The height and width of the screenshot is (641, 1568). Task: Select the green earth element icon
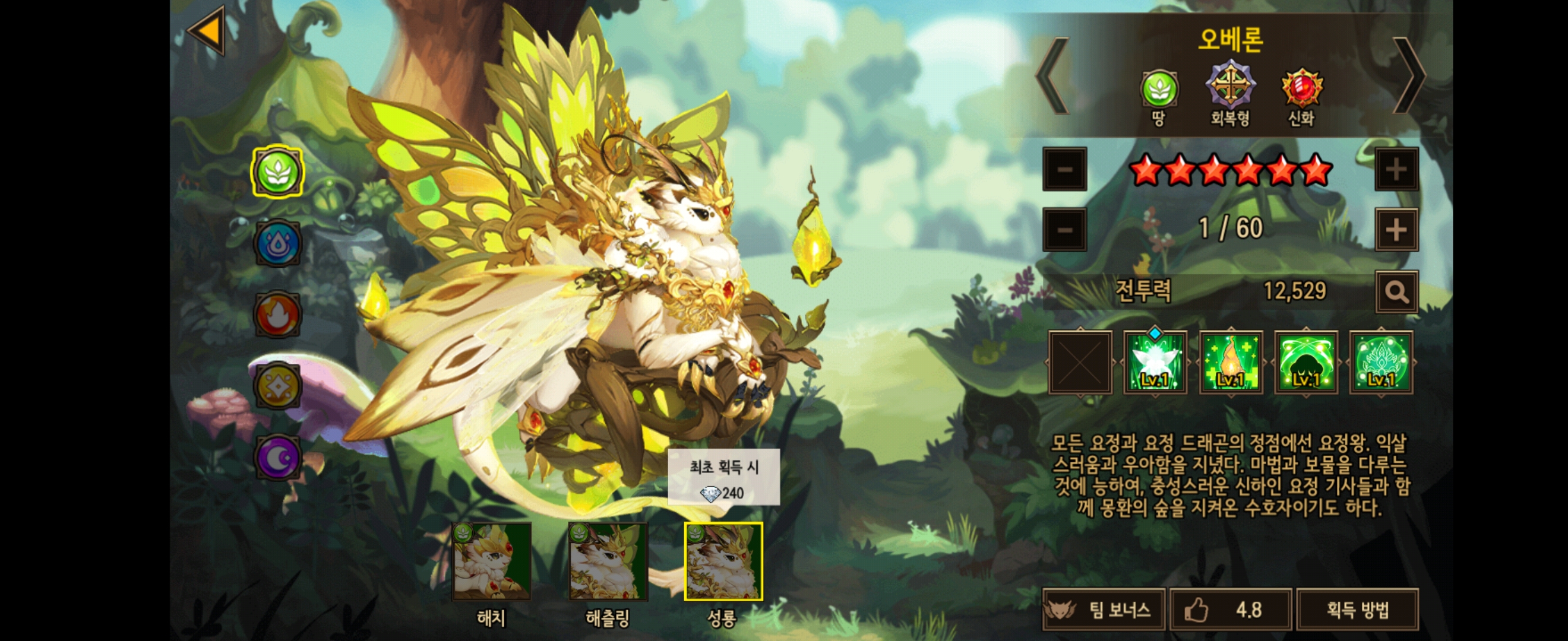(277, 172)
